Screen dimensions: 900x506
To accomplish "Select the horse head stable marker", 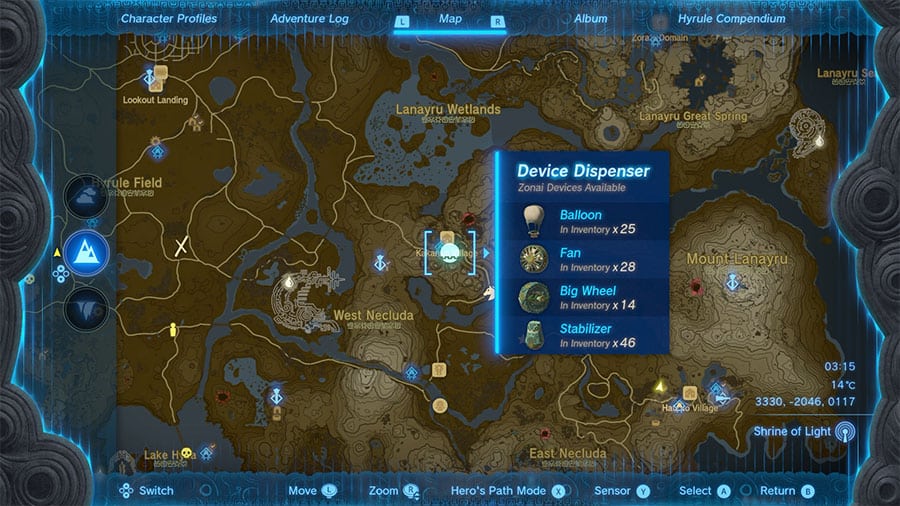I will [x=490, y=293].
